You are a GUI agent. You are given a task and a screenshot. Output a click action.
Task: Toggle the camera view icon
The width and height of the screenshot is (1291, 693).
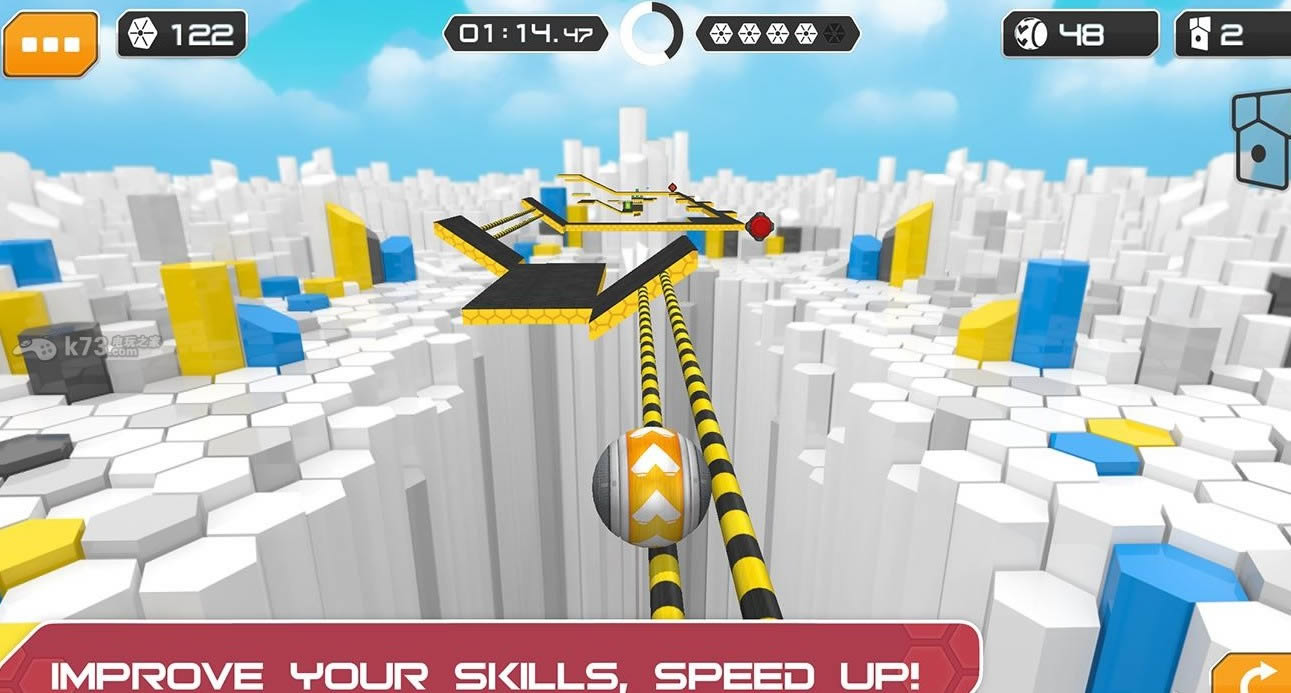point(1263,139)
